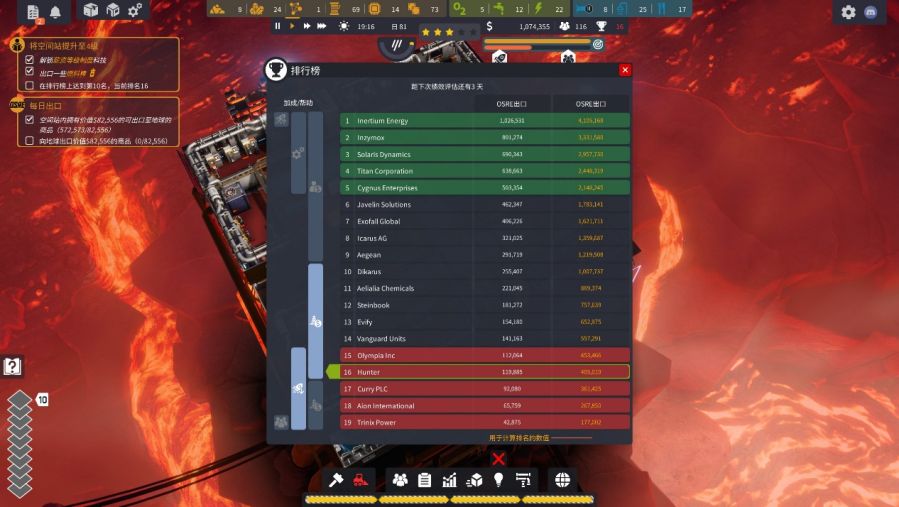Open the research lightbulb panel
The width and height of the screenshot is (899, 507).
point(498,480)
